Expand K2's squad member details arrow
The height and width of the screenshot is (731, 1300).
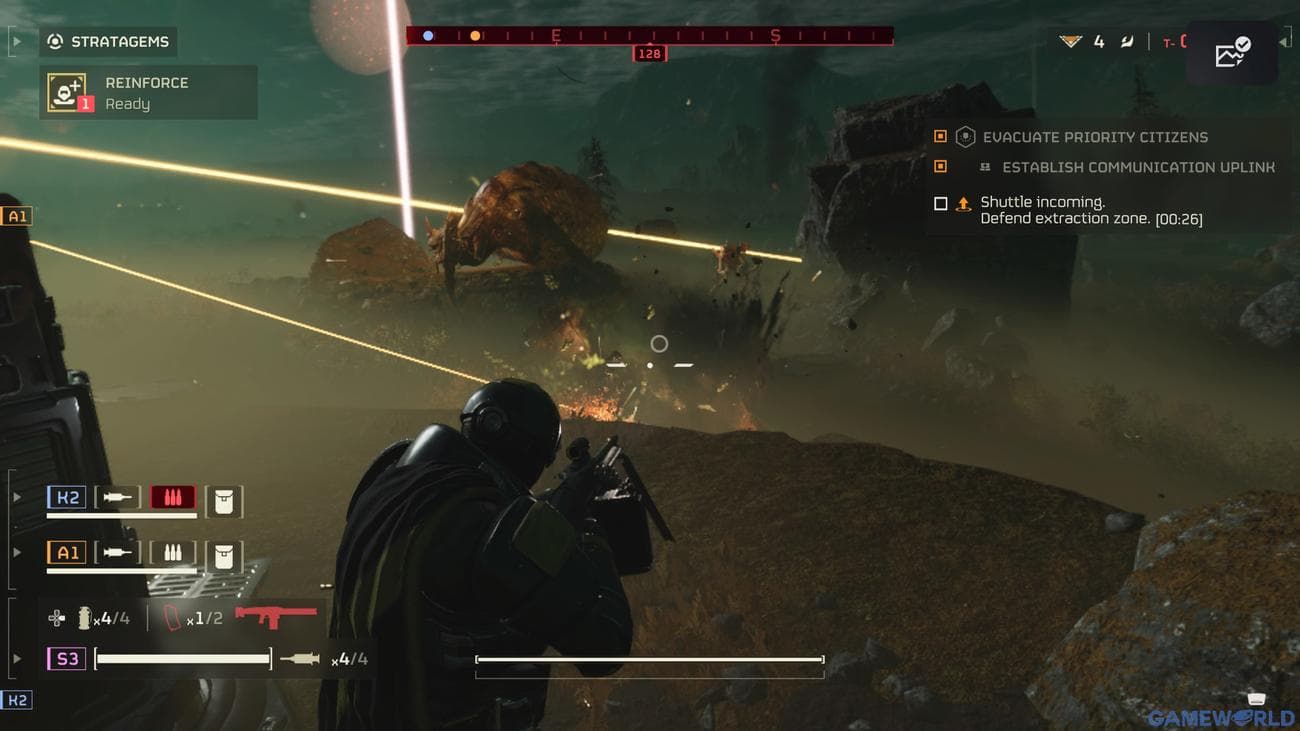click(16, 496)
